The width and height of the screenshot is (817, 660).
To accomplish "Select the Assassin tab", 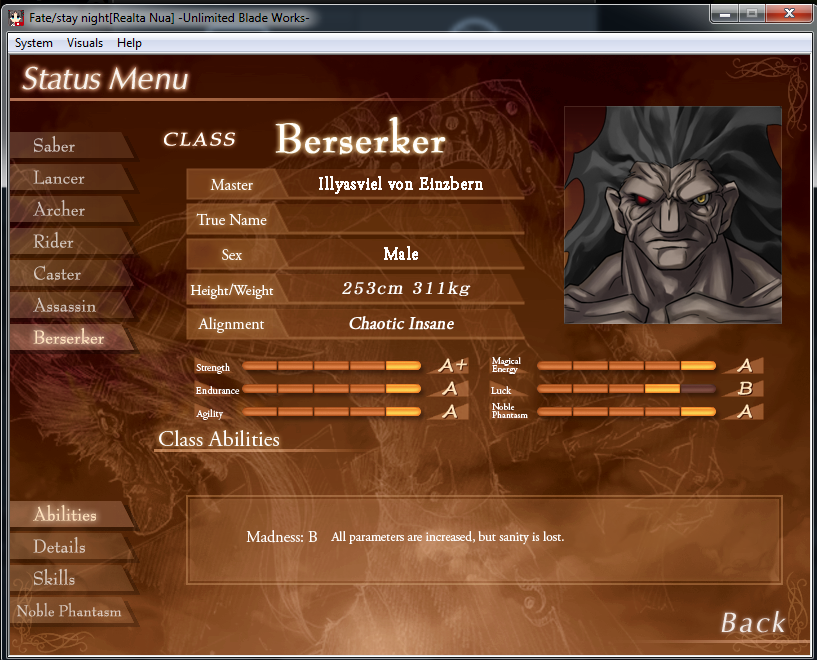I will click(x=65, y=306).
